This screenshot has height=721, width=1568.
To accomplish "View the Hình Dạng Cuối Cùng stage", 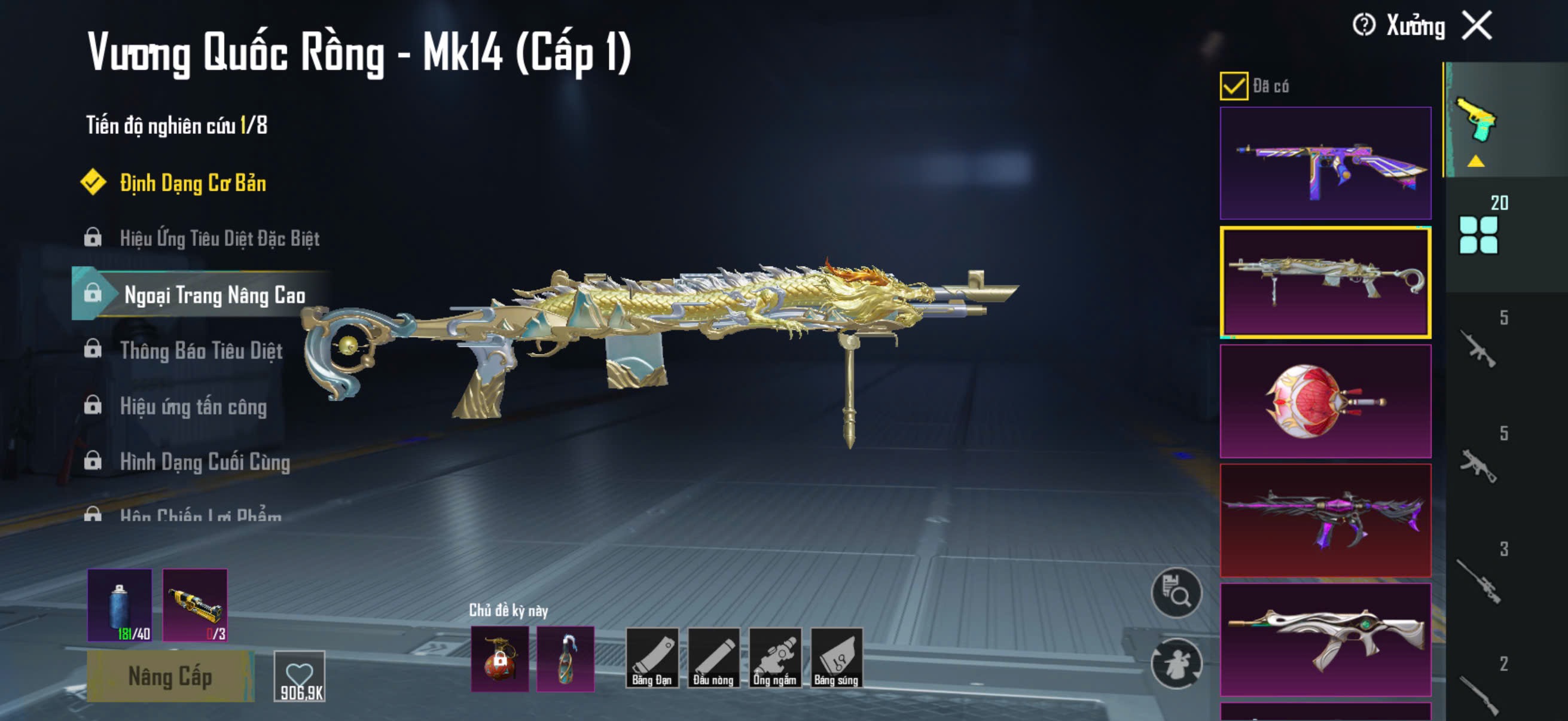I will click(x=205, y=462).
